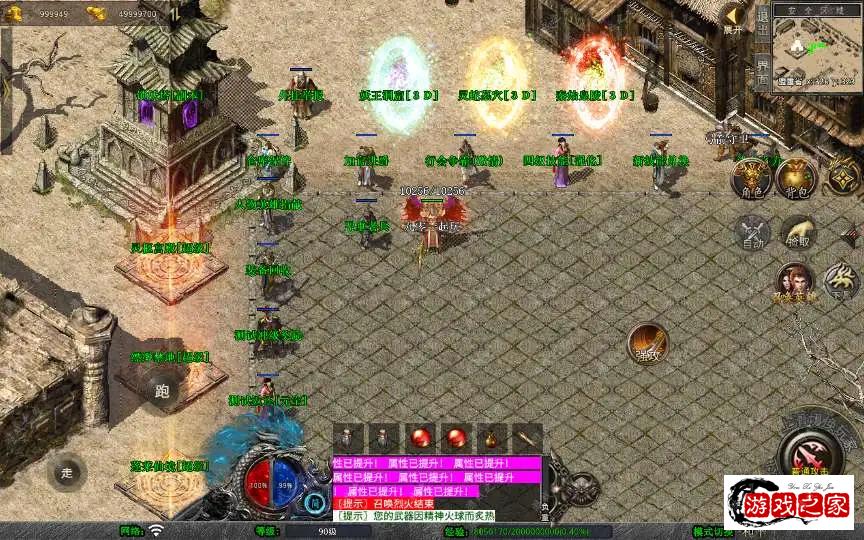Click the 退出 exit button
The width and height of the screenshot is (864, 540).
tap(762, 26)
